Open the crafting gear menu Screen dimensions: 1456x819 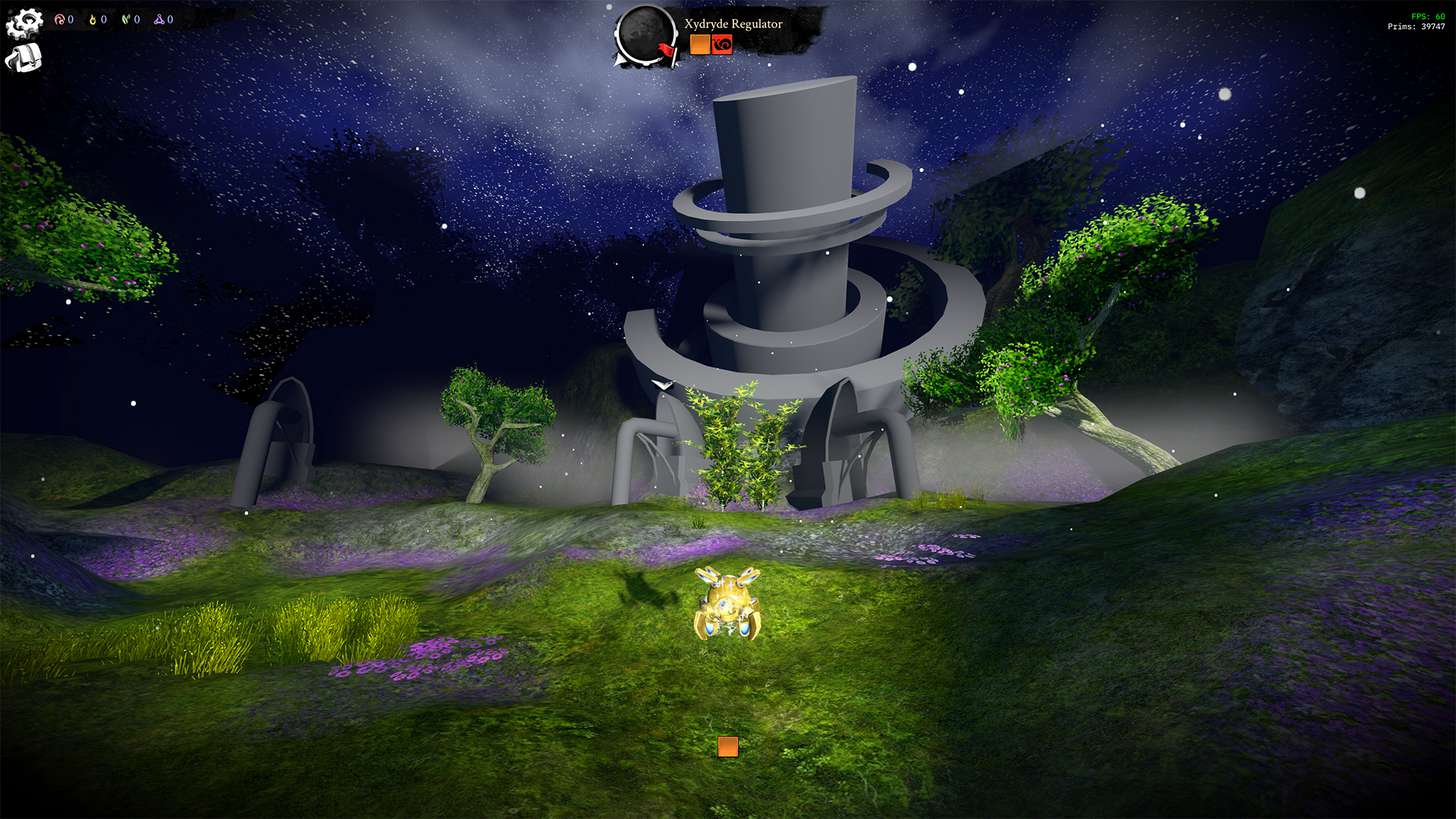pos(25,20)
